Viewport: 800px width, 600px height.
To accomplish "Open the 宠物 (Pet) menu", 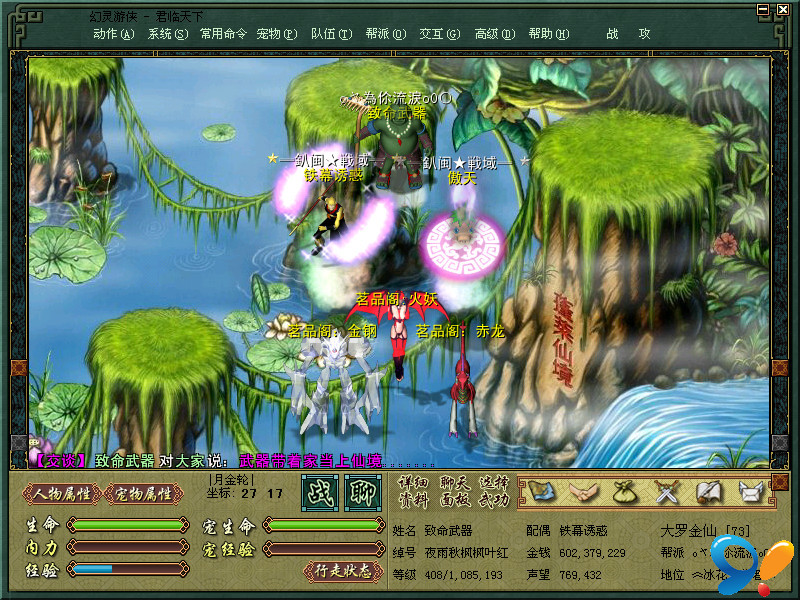I will [276, 33].
